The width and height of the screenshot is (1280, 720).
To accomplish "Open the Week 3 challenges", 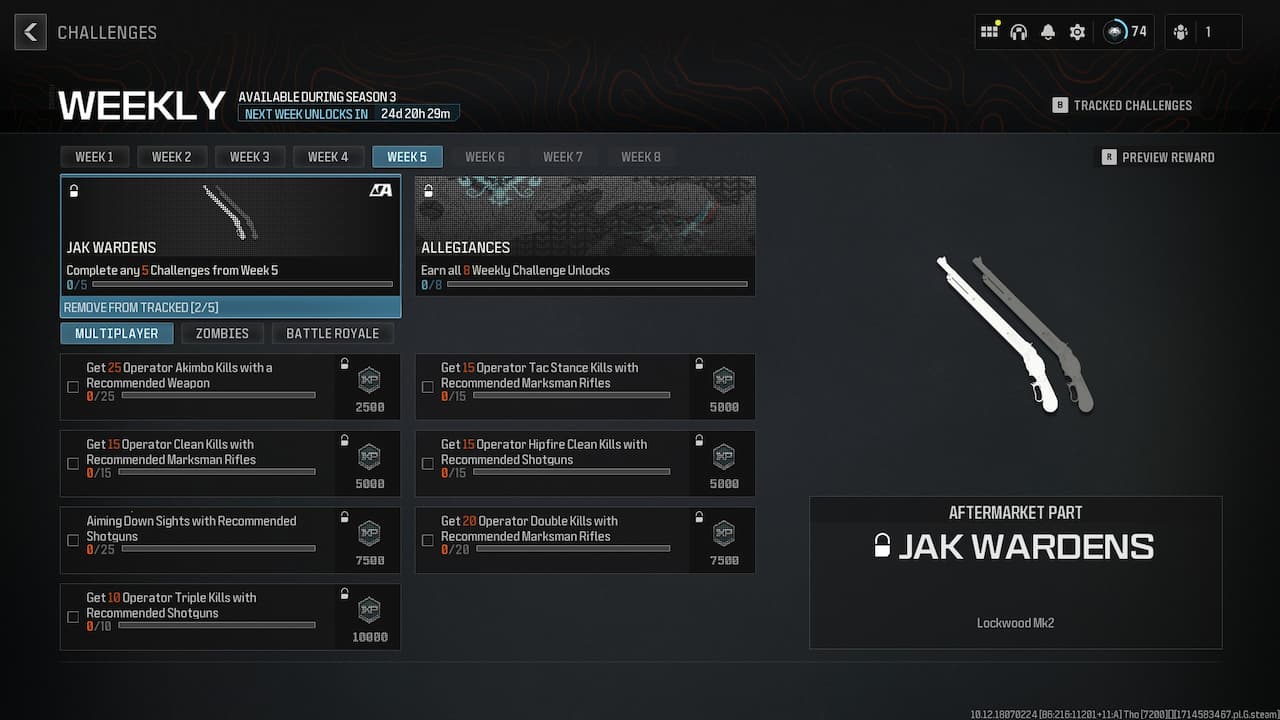I will pyautogui.click(x=250, y=156).
